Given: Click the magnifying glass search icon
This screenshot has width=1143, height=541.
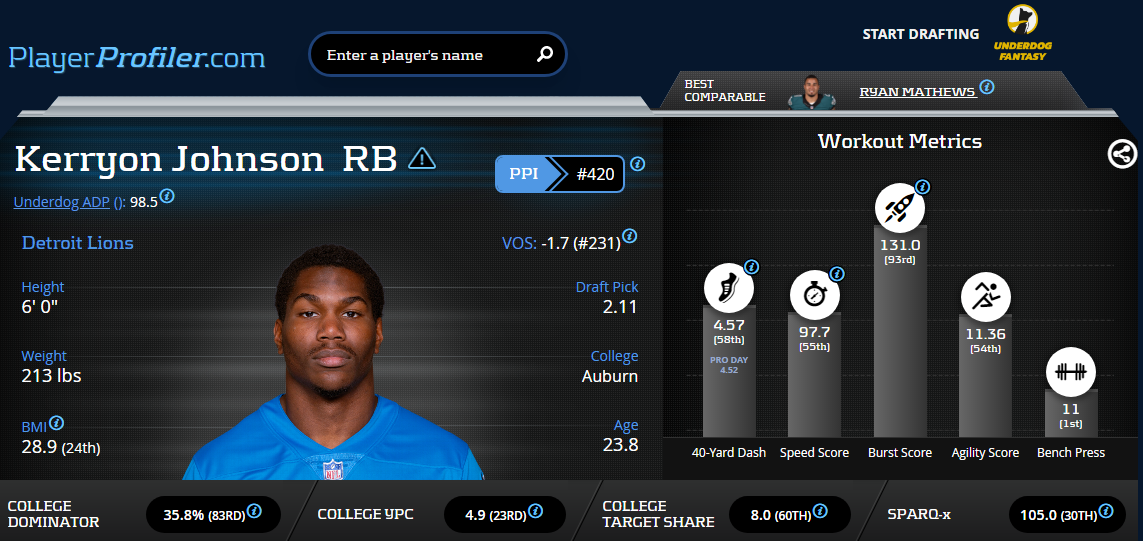Looking at the screenshot, I should (x=545, y=55).
